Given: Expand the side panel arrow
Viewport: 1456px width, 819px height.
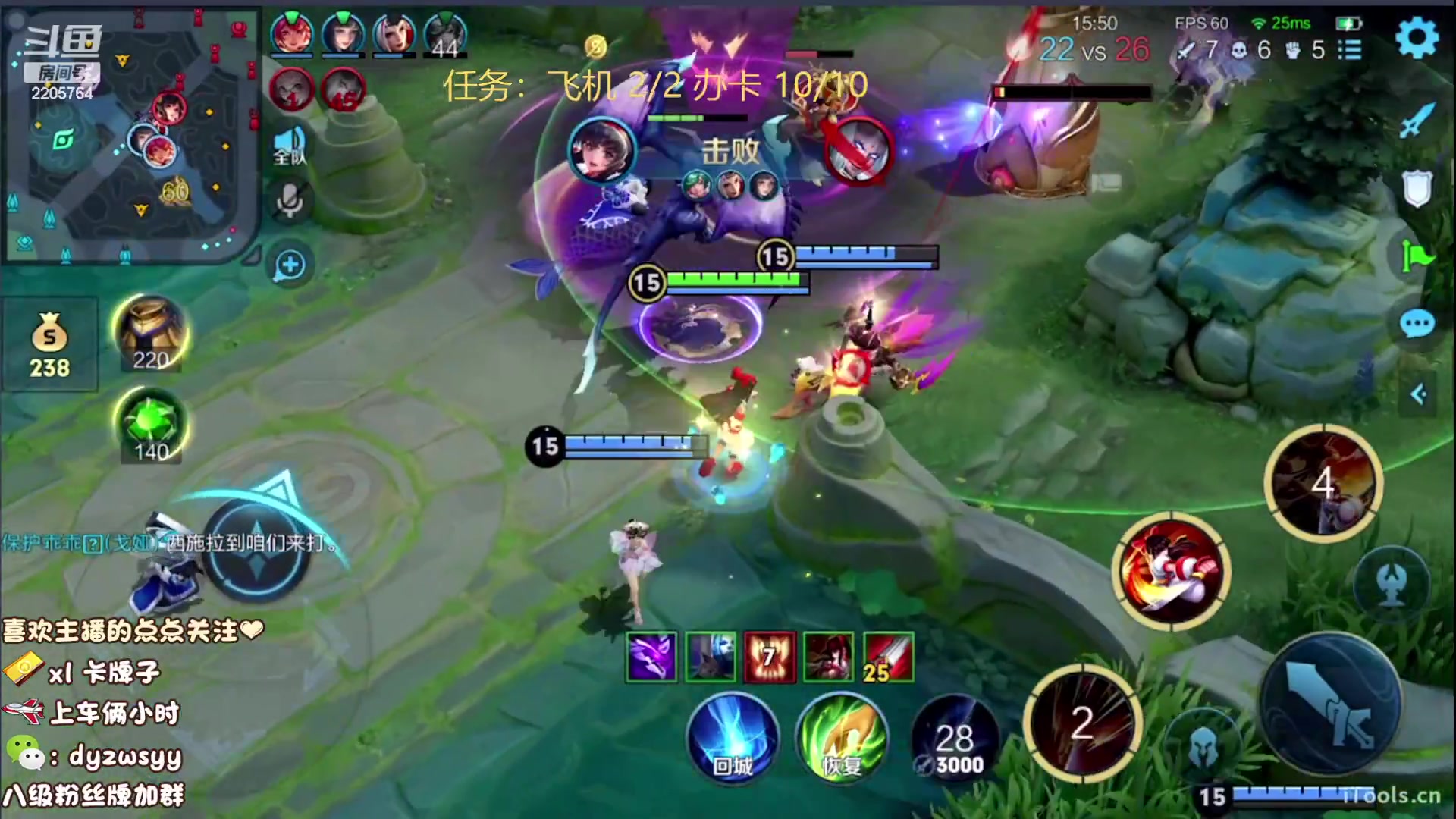Looking at the screenshot, I should click(x=1418, y=394).
